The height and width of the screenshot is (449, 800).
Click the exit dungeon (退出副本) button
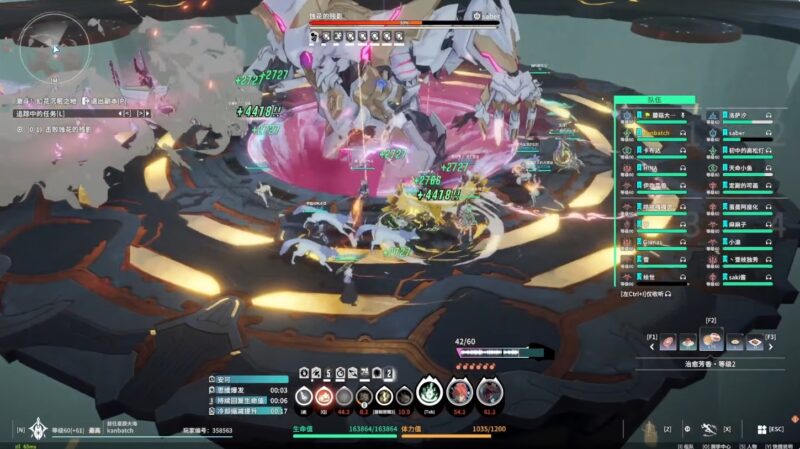coord(105,101)
